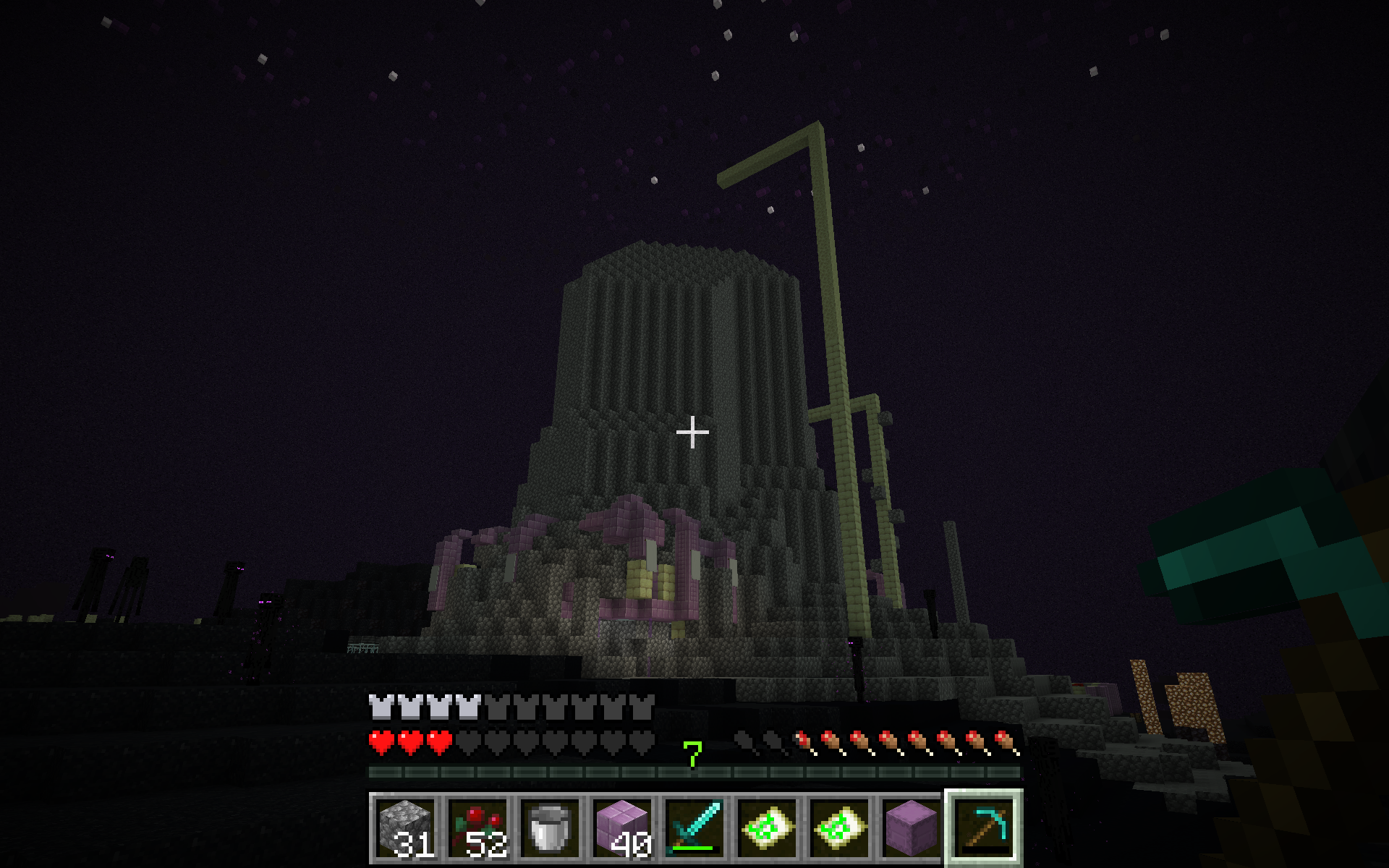Click the highlighted diamond pickaxe slot

(984, 827)
